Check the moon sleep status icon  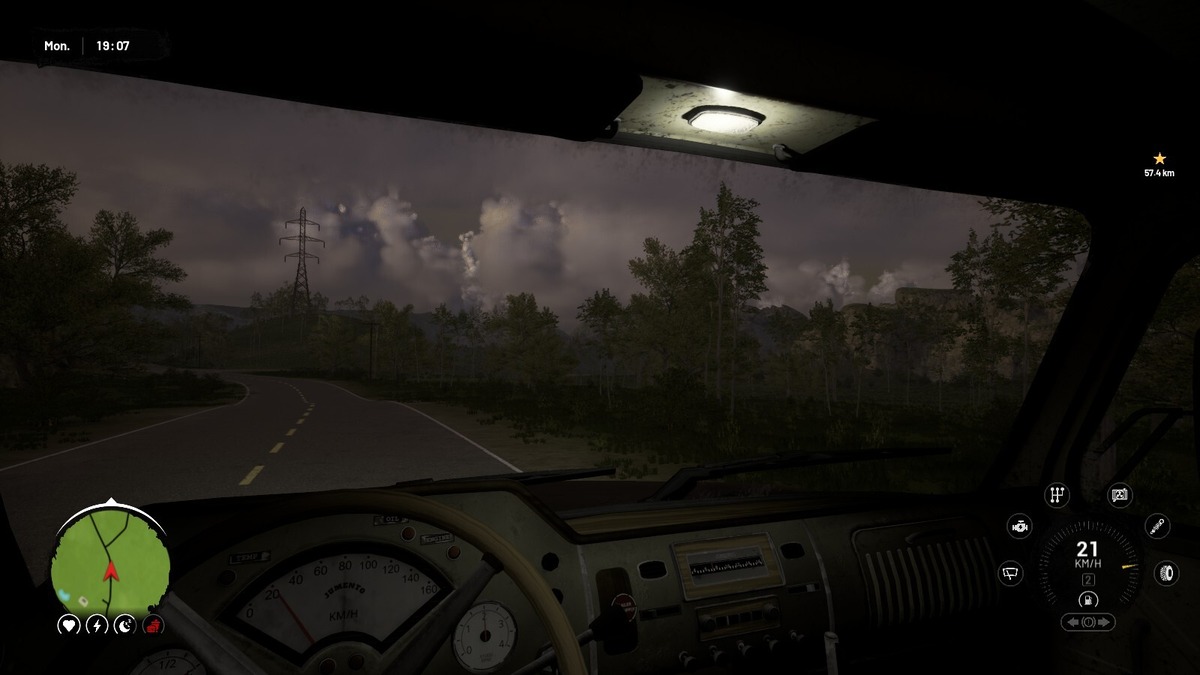(x=125, y=626)
